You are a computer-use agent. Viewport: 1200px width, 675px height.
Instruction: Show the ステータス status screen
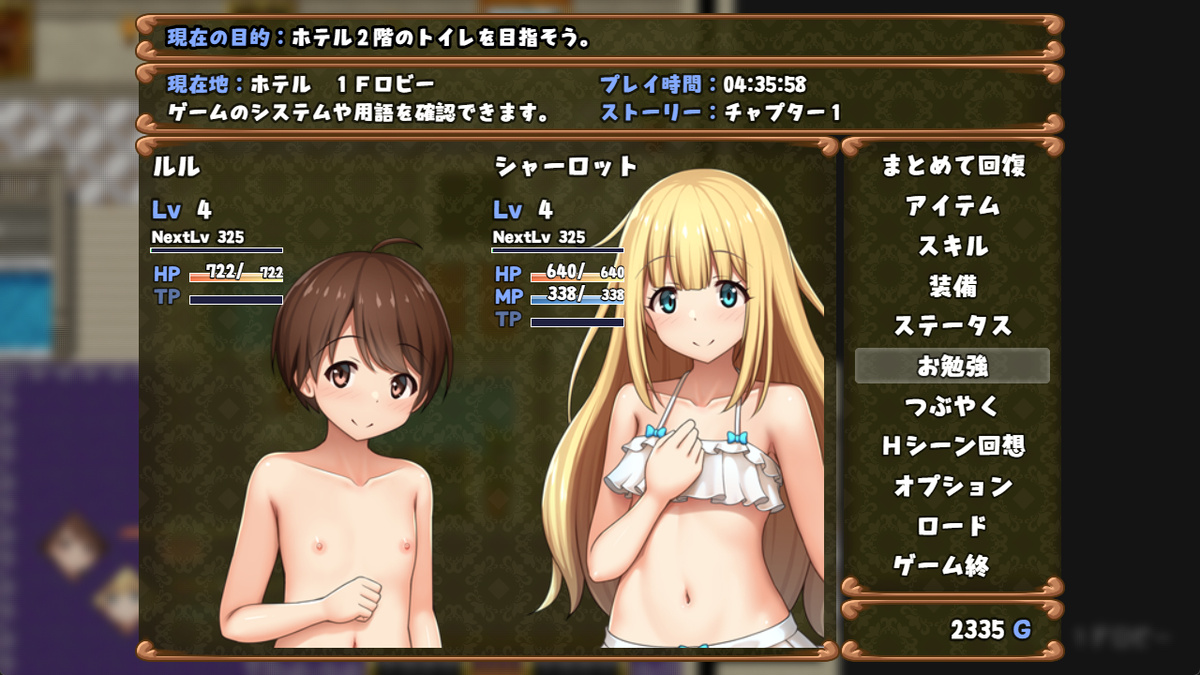(952, 326)
